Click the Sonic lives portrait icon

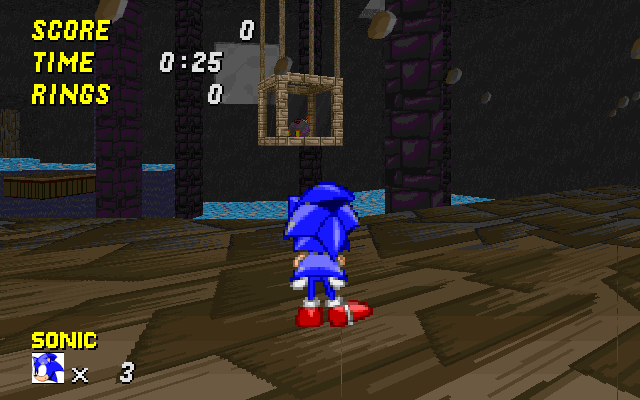(x=48, y=368)
